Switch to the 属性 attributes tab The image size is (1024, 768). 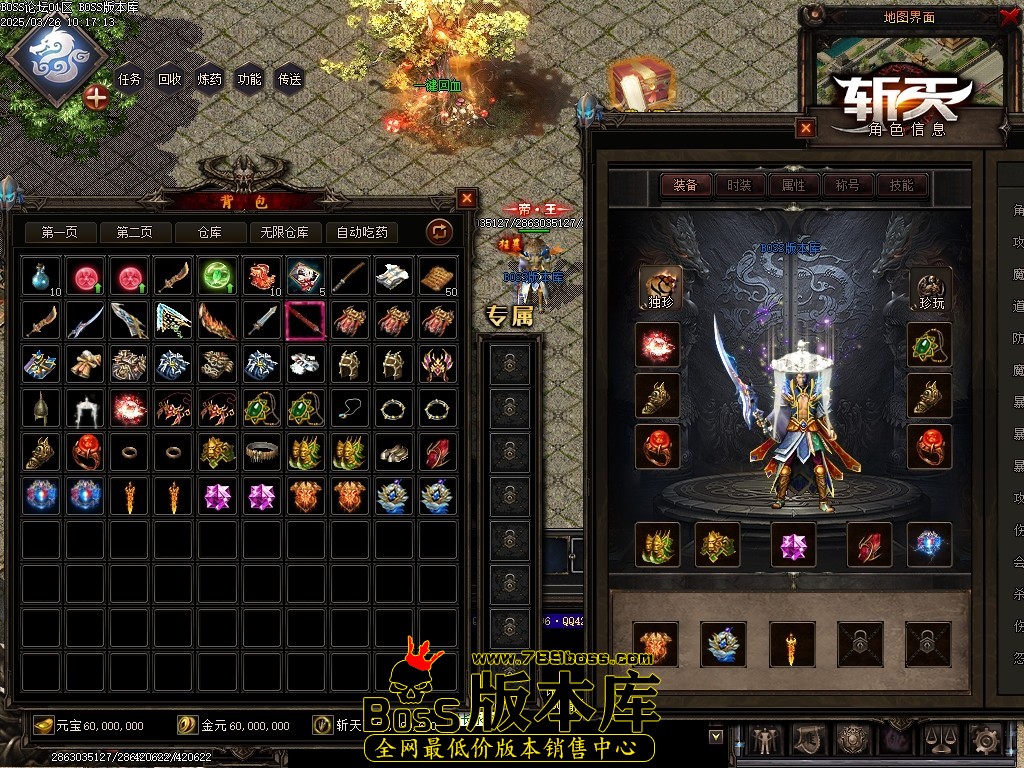pyautogui.click(x=793, y=185)
